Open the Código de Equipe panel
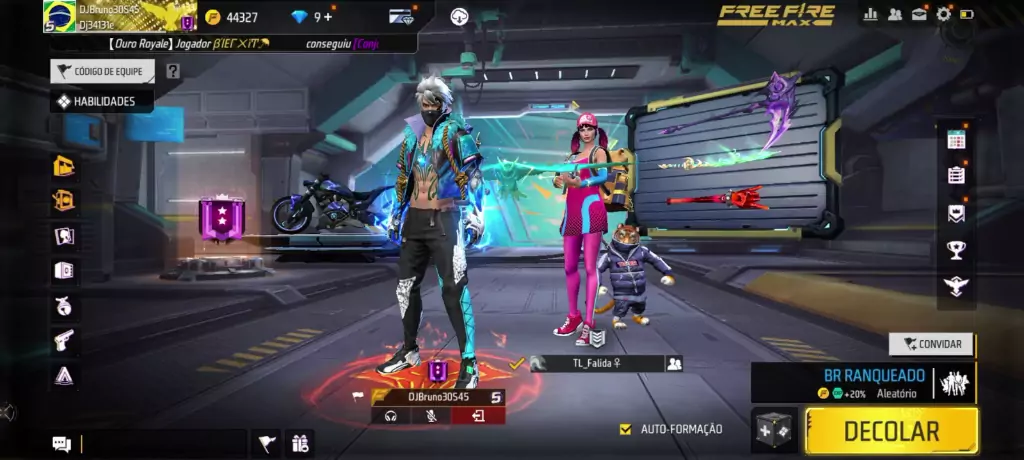Screen dimensions: 1024x460 [x=103, y=71]
